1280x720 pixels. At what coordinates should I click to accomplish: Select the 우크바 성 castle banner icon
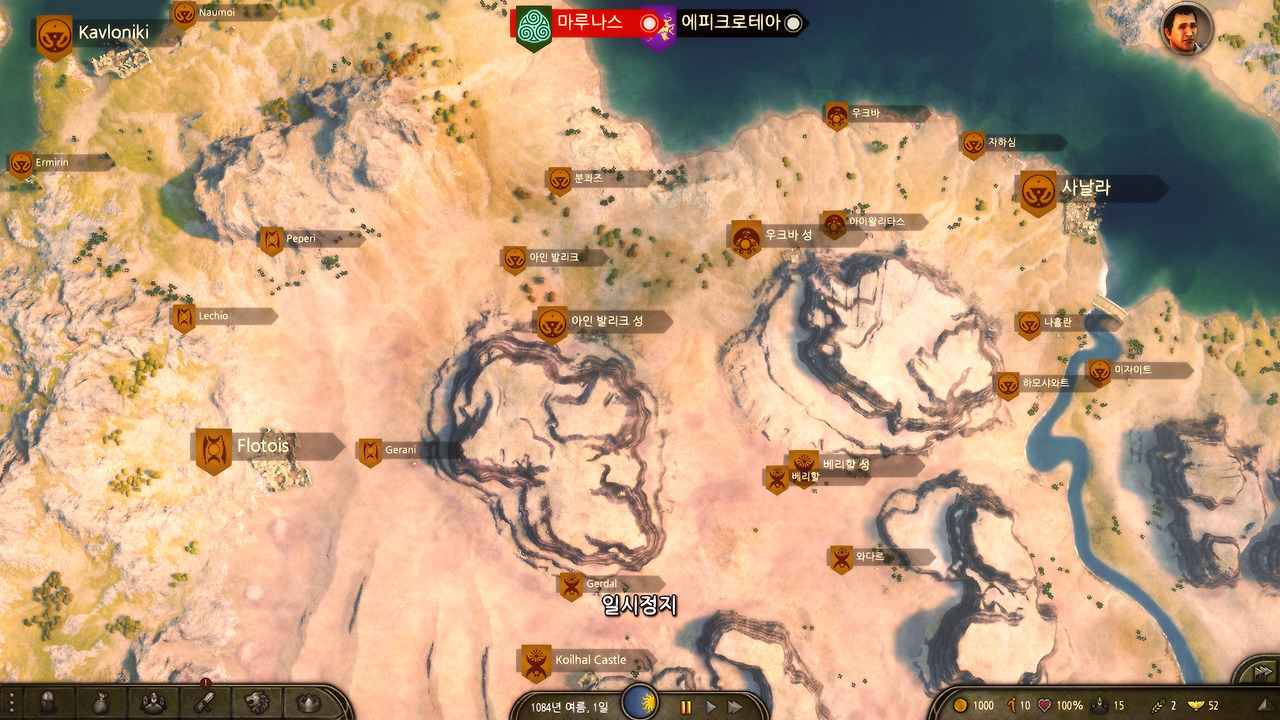pyautogui.click(x=744, y=237)
